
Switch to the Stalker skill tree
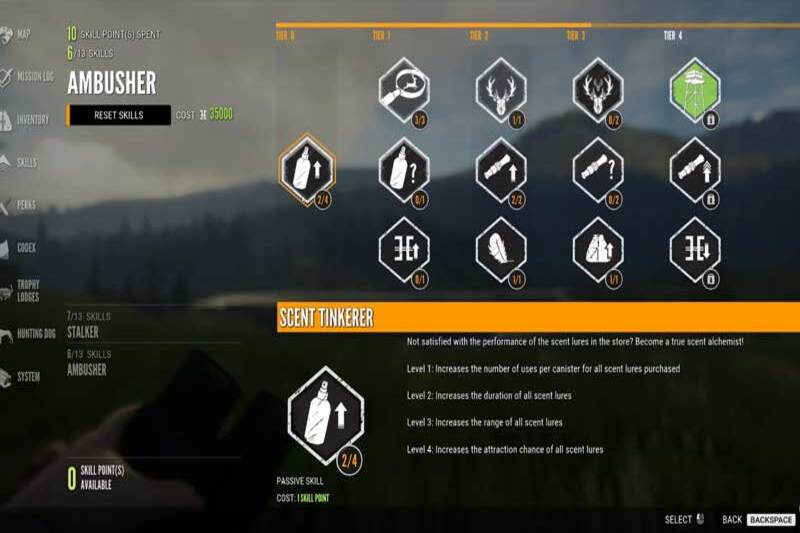click(83, 331)
